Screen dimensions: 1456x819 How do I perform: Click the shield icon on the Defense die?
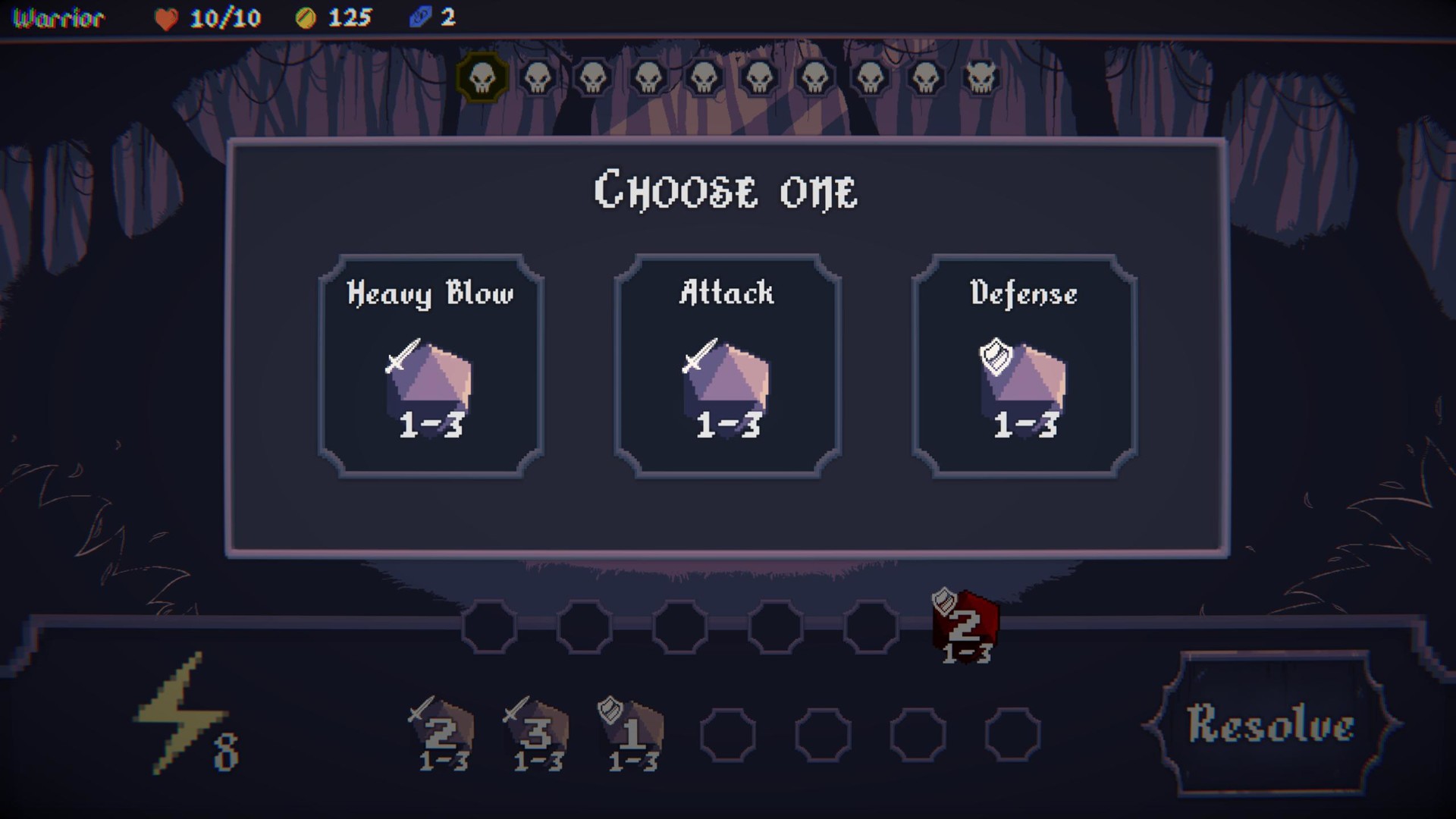pos(997,357)
